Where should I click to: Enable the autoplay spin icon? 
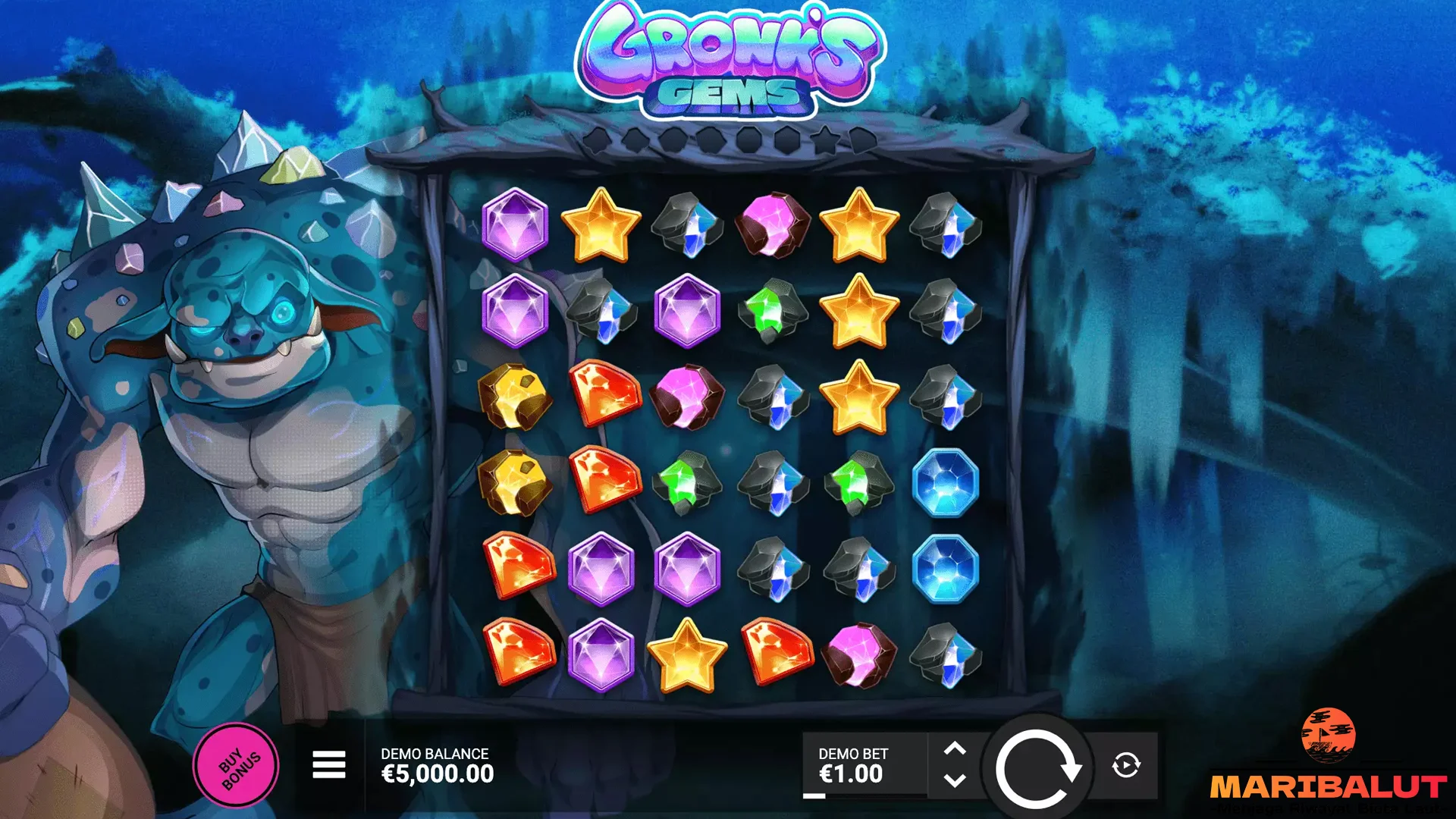point(1128,766)
